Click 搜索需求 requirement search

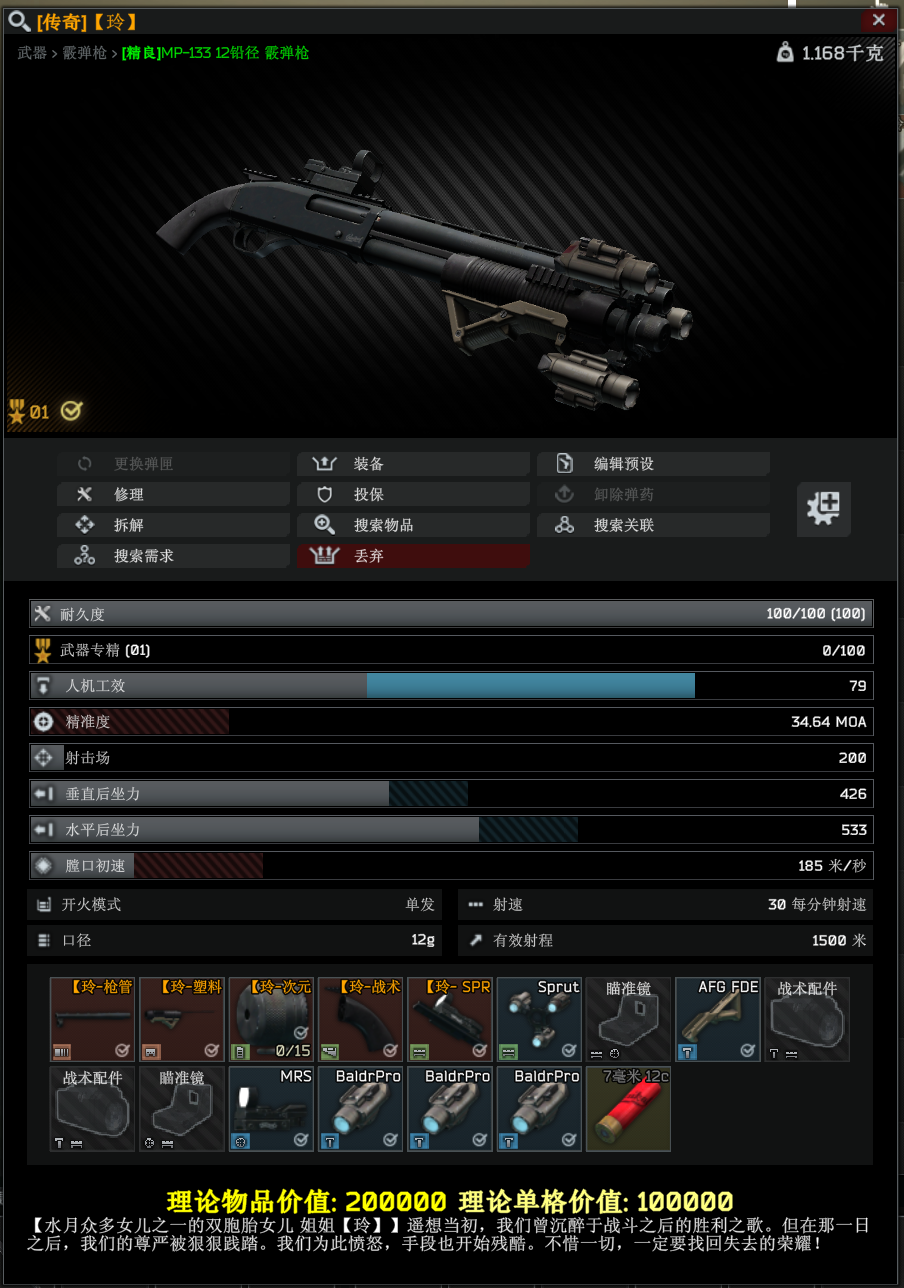click(x=173, y=556)
